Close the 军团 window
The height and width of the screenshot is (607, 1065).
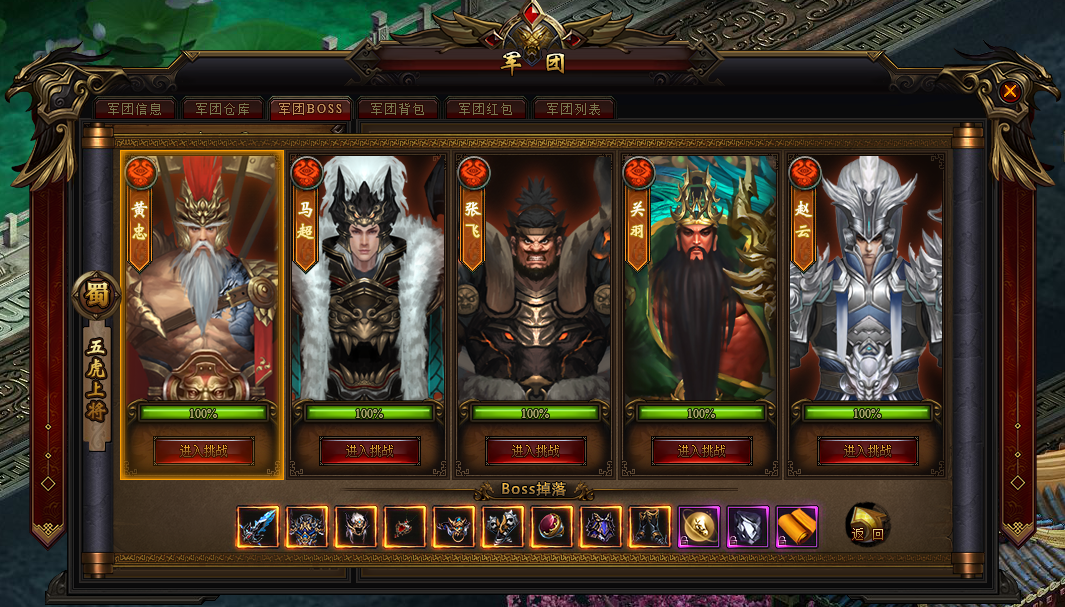point(1010,92)
